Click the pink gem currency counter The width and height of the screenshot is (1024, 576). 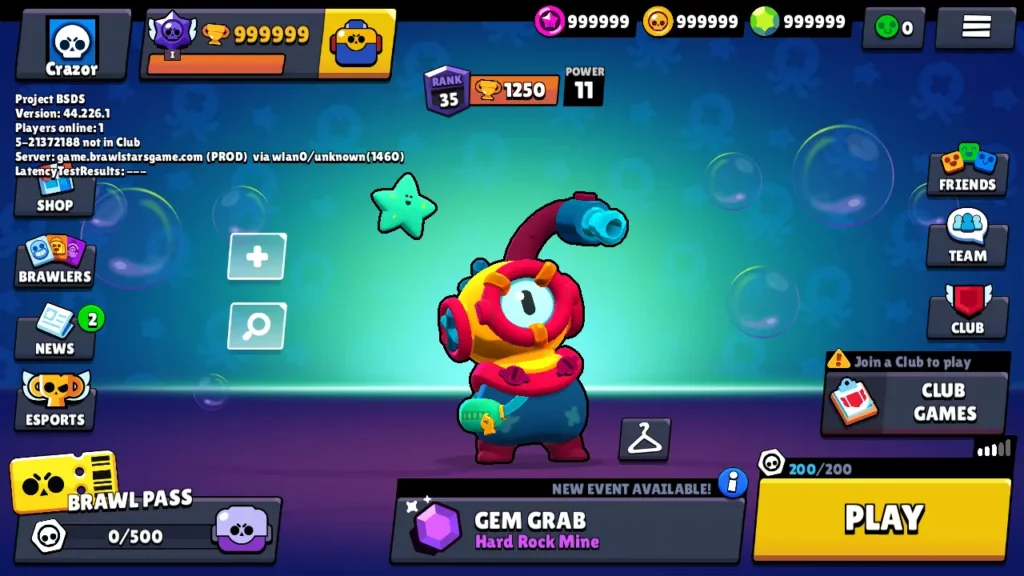click(583, 21)
